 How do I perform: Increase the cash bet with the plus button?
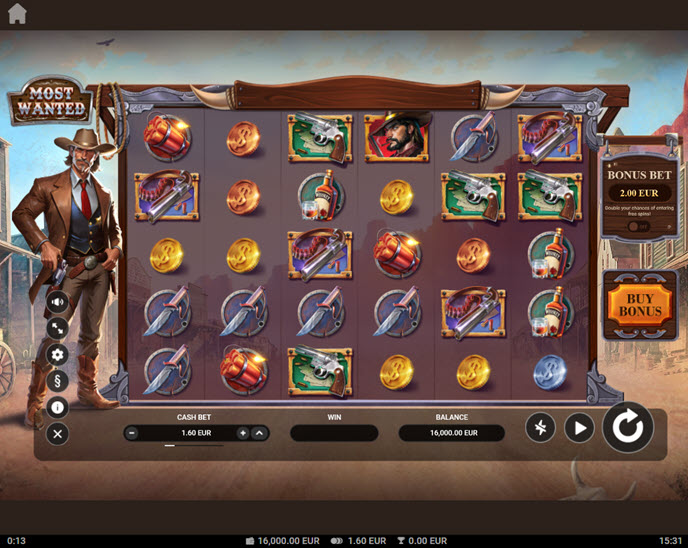tap(243, 433)
